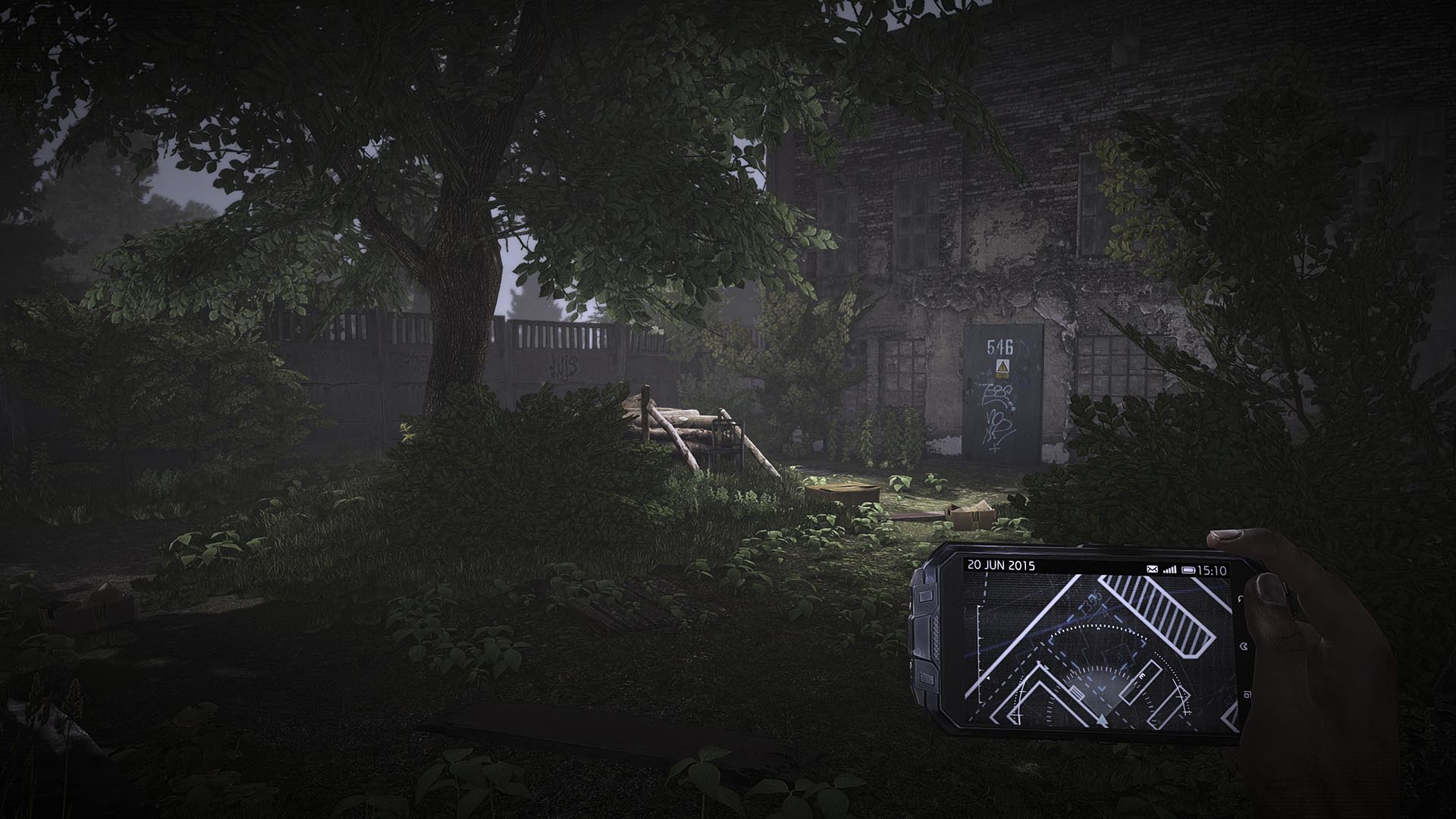Tap the envelope message icon on phone status bar
This screenshot has height=819, width=1456.
coord(1152,568)
